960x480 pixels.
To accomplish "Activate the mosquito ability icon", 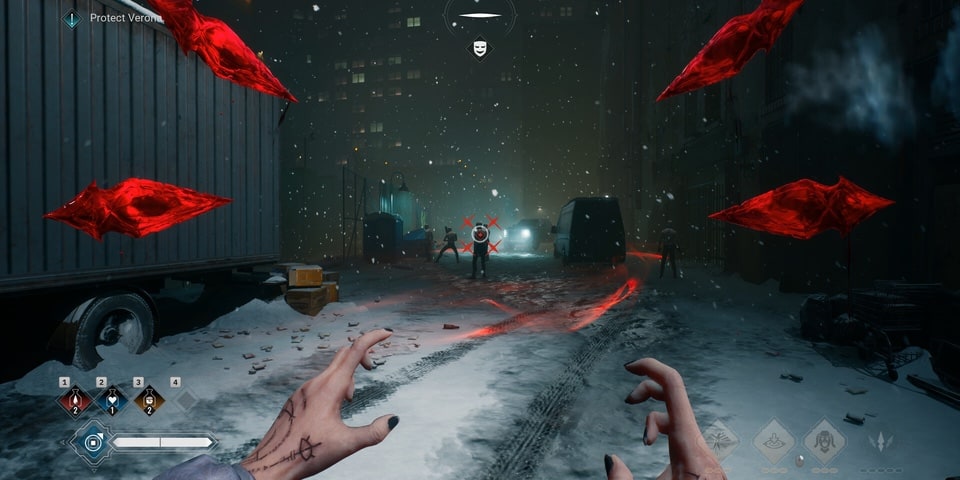I will [x=718, y=440].
